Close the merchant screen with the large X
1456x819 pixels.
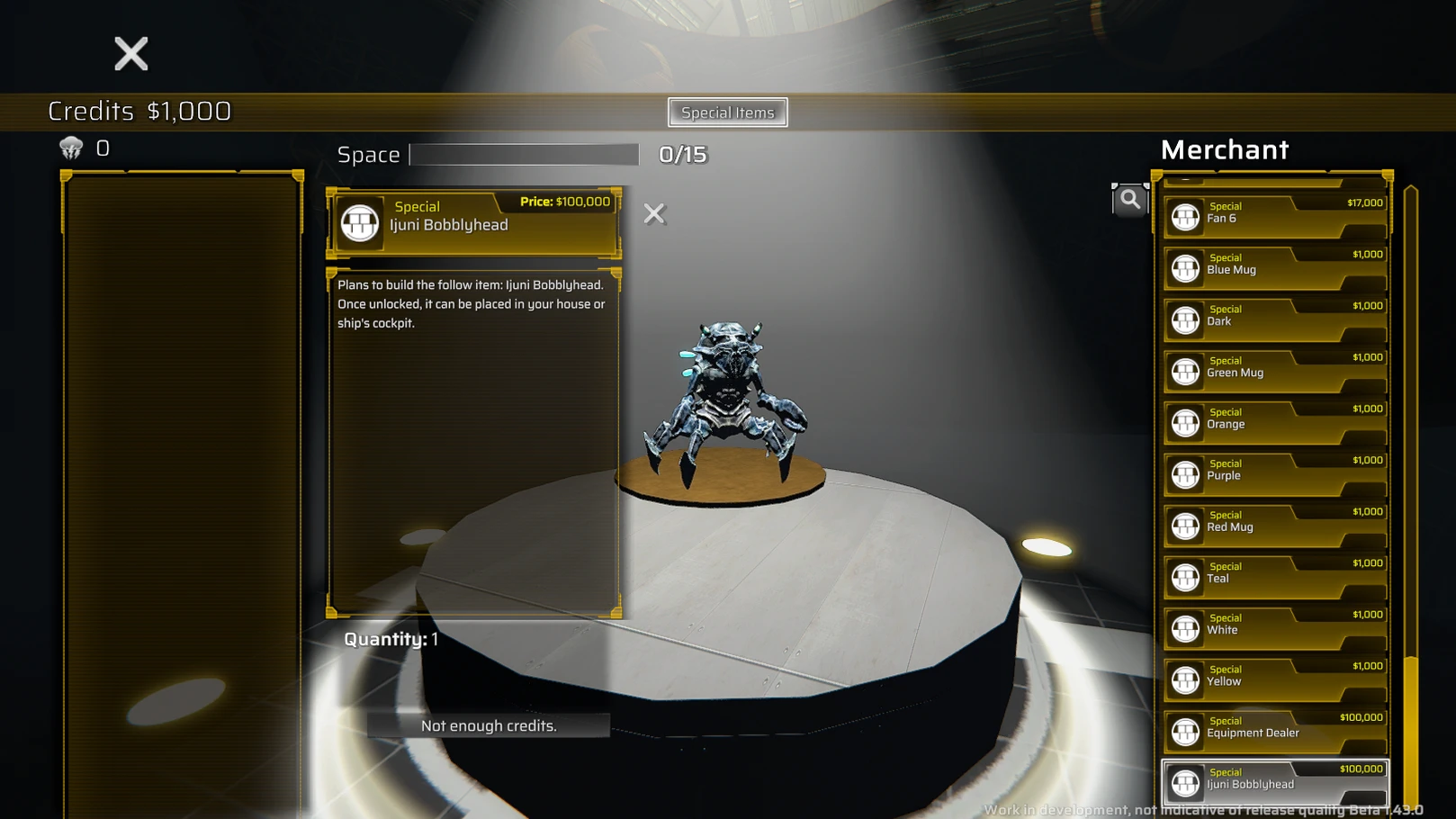click(131, 54)
